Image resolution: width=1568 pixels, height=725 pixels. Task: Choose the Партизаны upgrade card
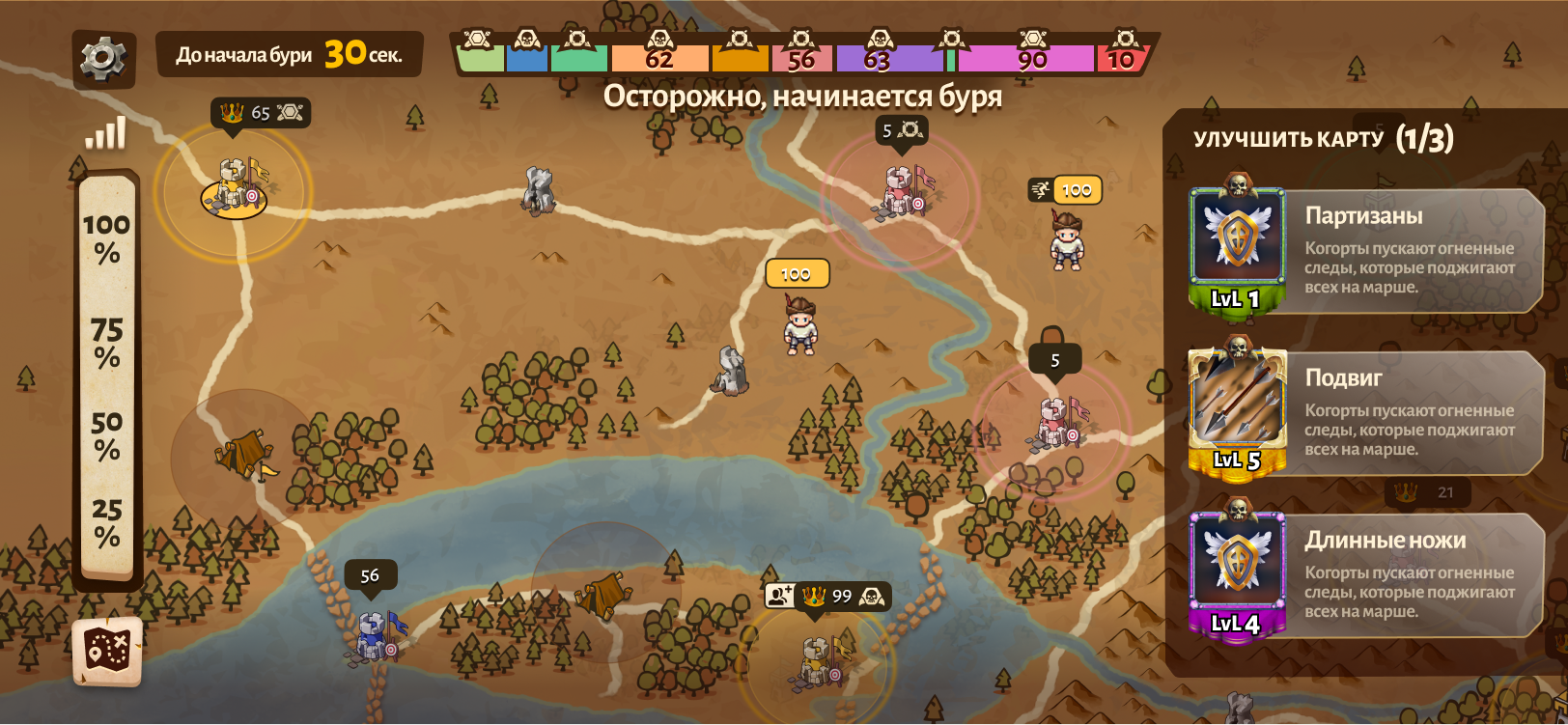click(x=1365, y=250)
